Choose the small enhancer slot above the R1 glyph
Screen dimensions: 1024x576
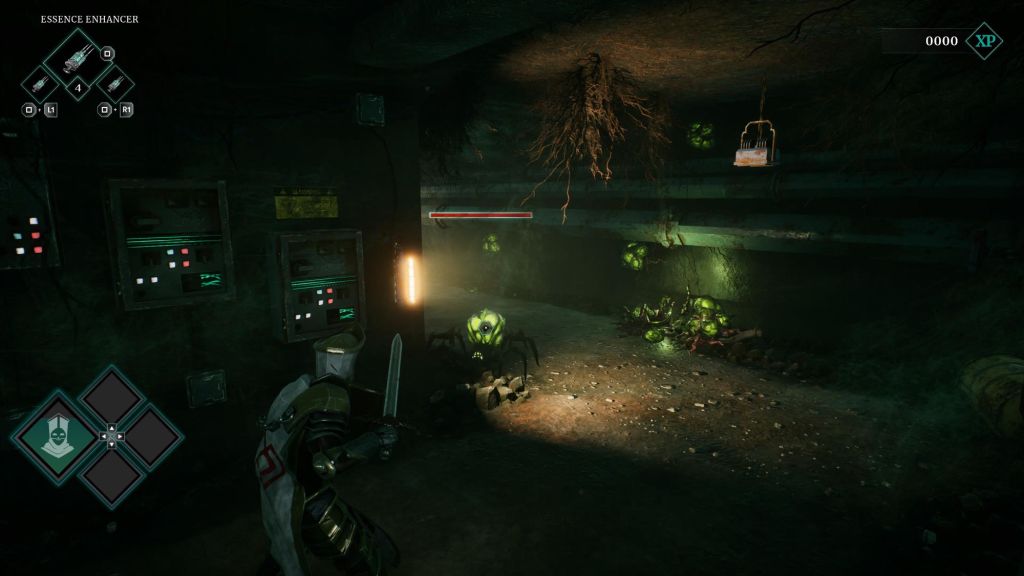click(113, 83)
